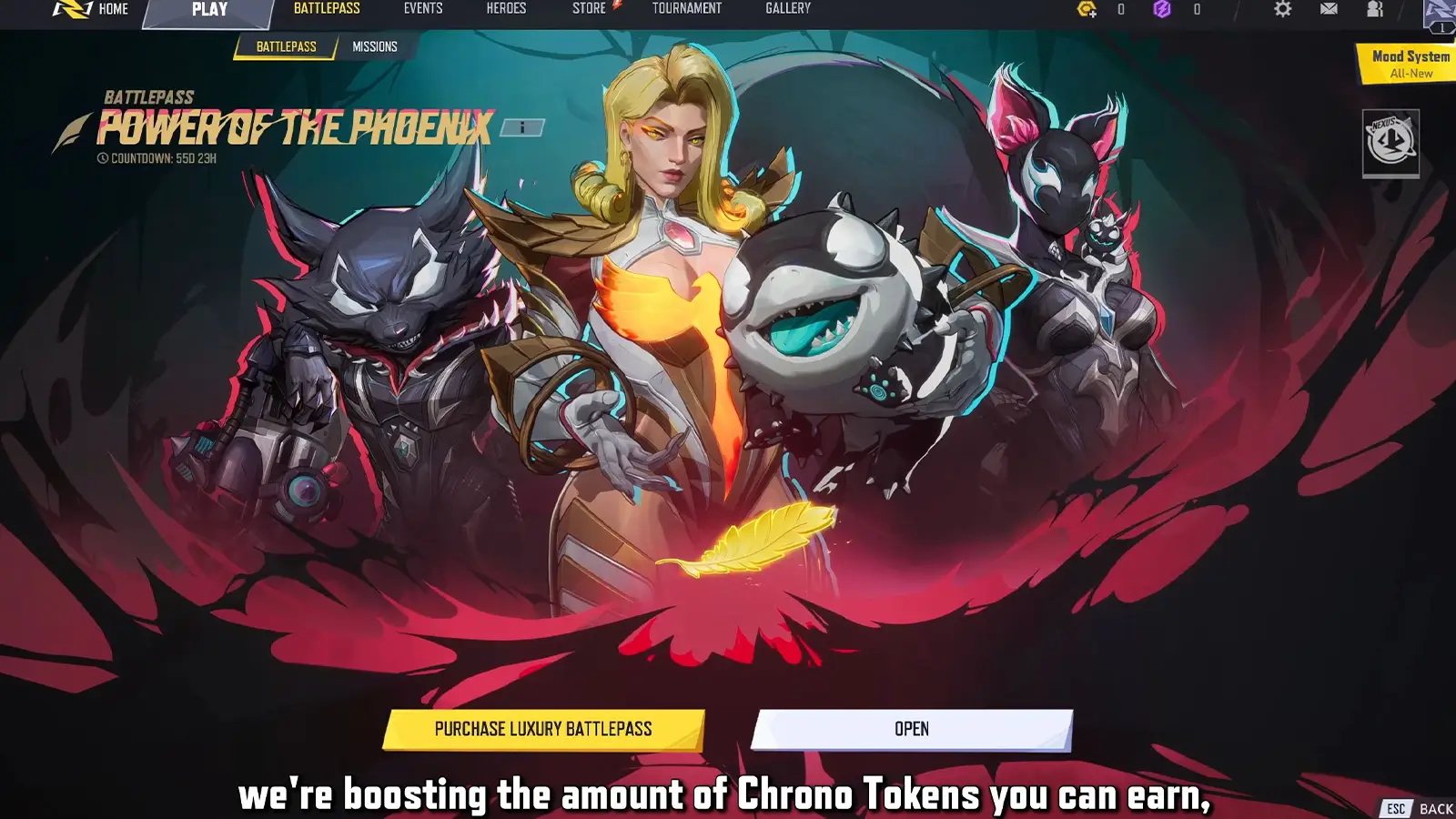Open the Settings gear icon
The width and height of the screenshot is (1456, 819).
pyautogui.click(x=1284, y=8)
